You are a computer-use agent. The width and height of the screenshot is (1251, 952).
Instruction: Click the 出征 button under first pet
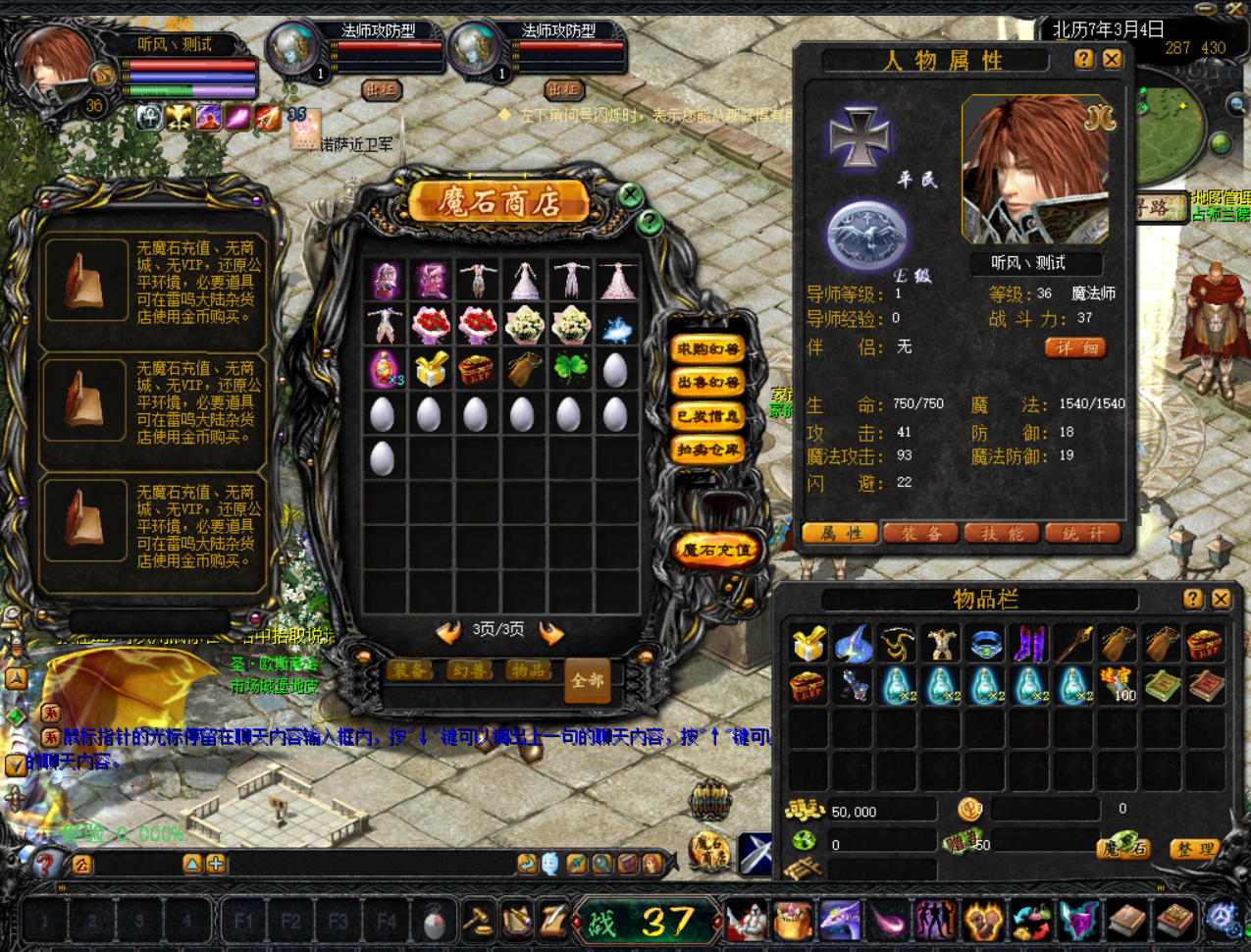click(x=382, y=89)
